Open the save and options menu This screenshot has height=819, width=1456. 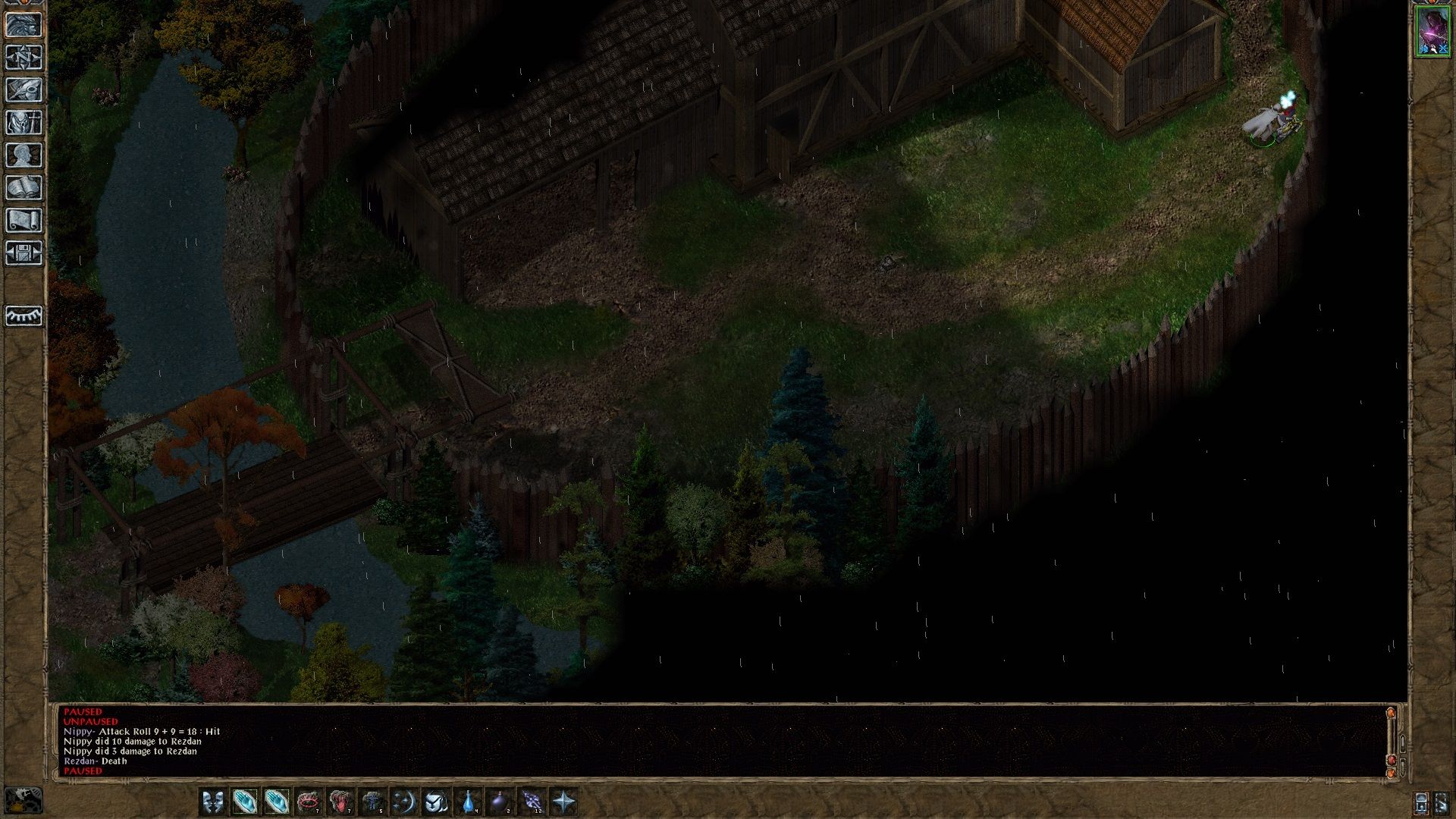pyautogui.click(x=24, y=253)
